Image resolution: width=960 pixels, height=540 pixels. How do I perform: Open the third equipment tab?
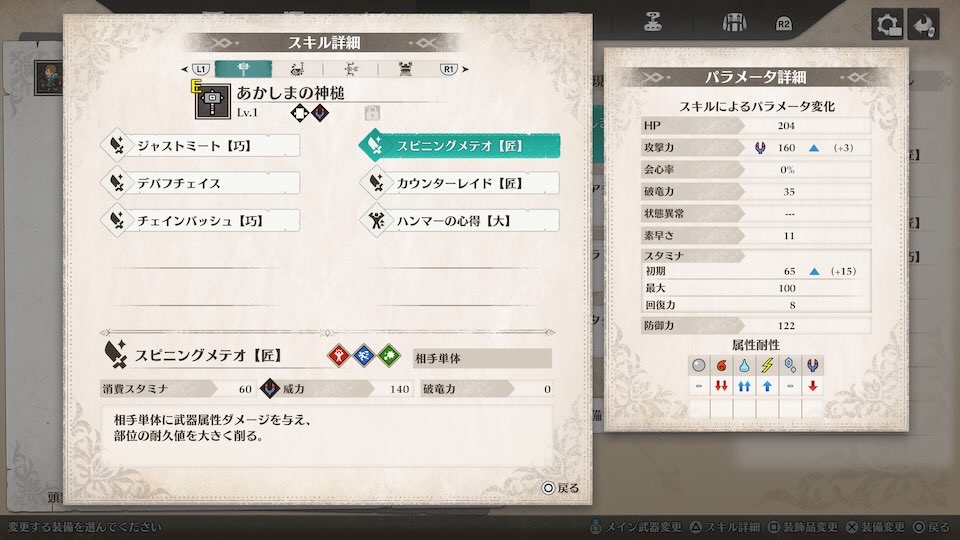click(352, 69)
